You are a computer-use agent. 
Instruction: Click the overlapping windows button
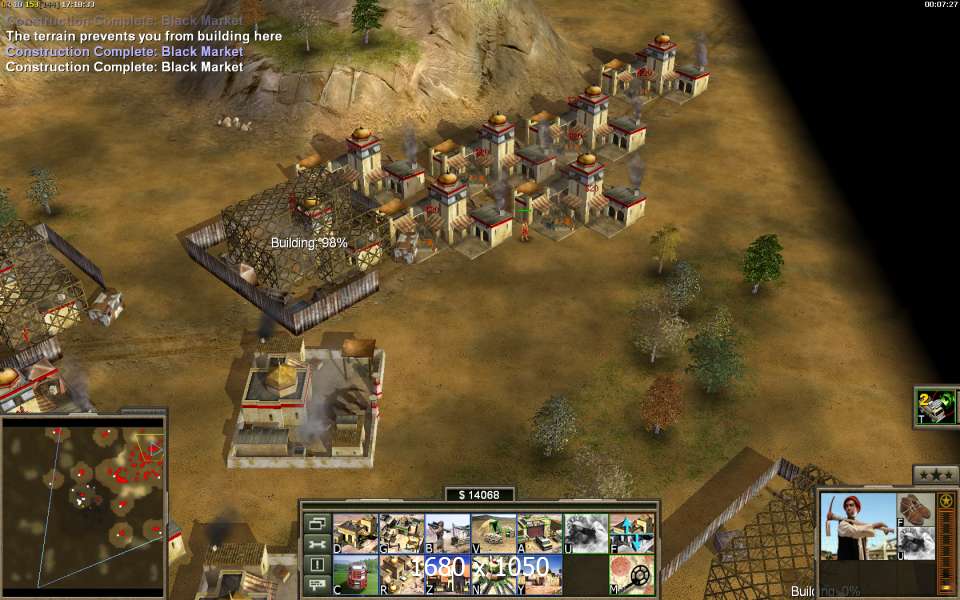317,523
